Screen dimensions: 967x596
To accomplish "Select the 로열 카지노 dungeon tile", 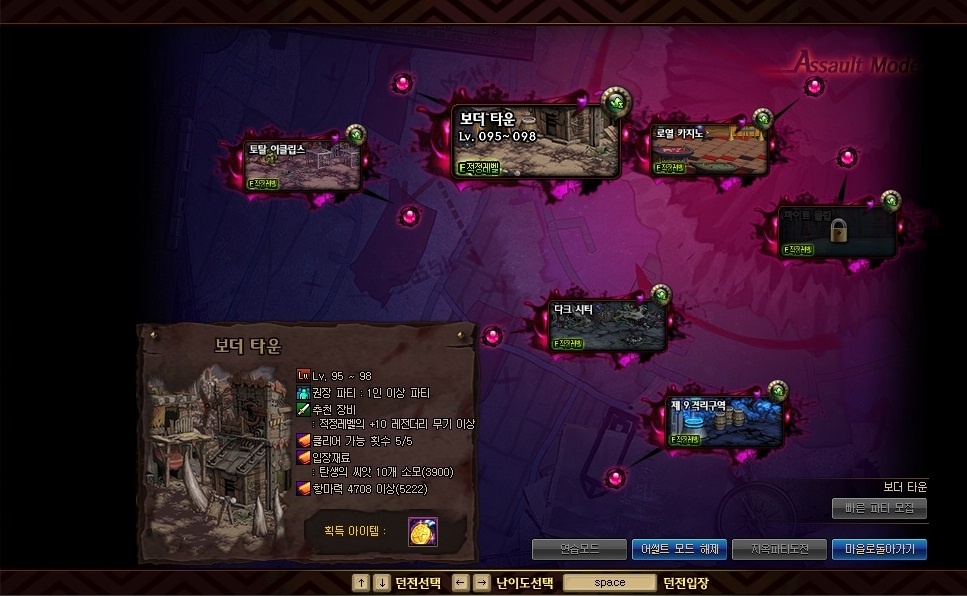I will 710,150.
